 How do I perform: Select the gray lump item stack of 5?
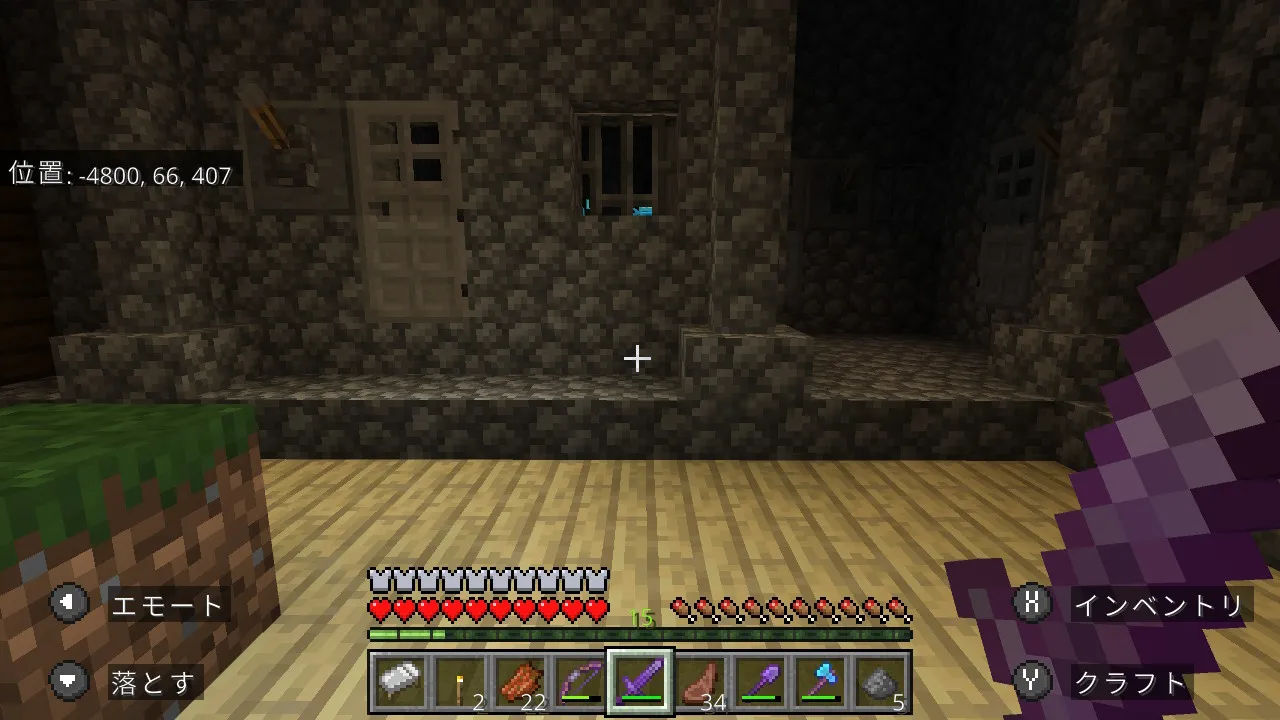(881, 683)
